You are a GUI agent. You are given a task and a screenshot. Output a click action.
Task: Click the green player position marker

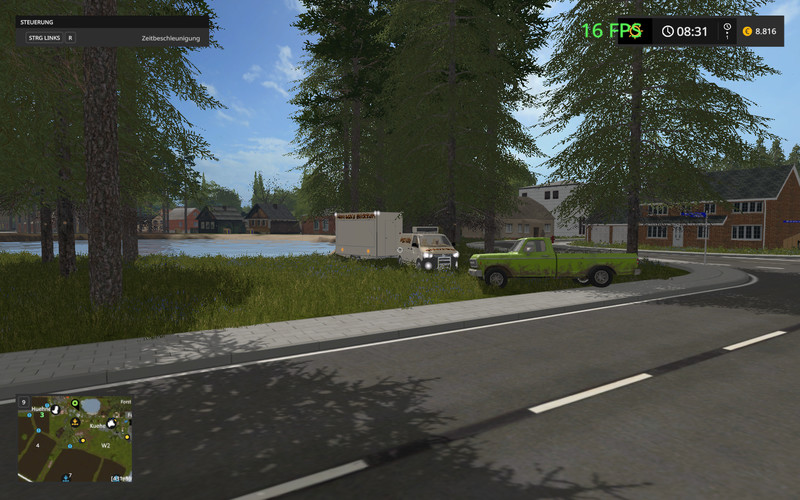tap(74, 404)
